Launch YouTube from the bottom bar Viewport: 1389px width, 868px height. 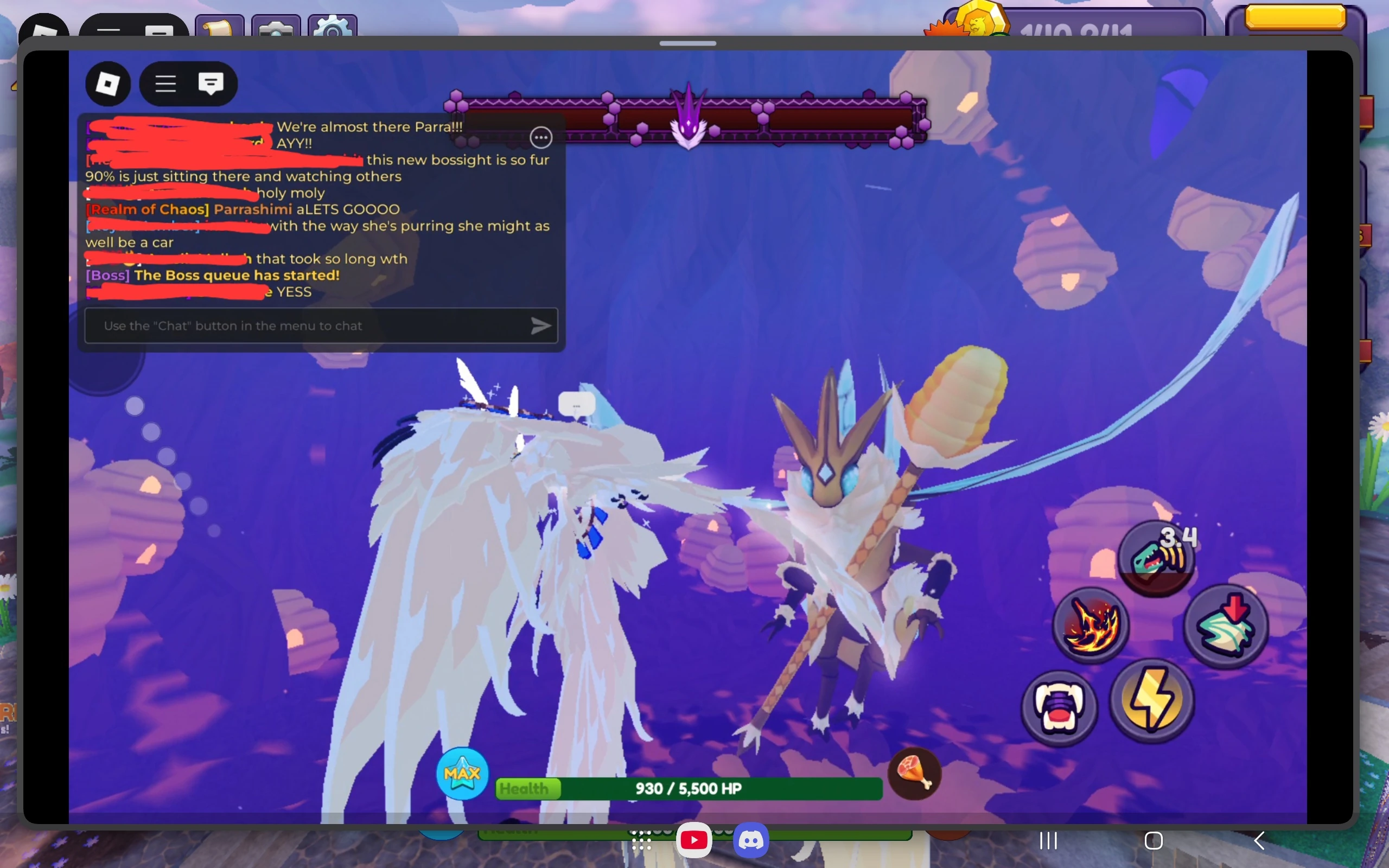pos(693,839)
